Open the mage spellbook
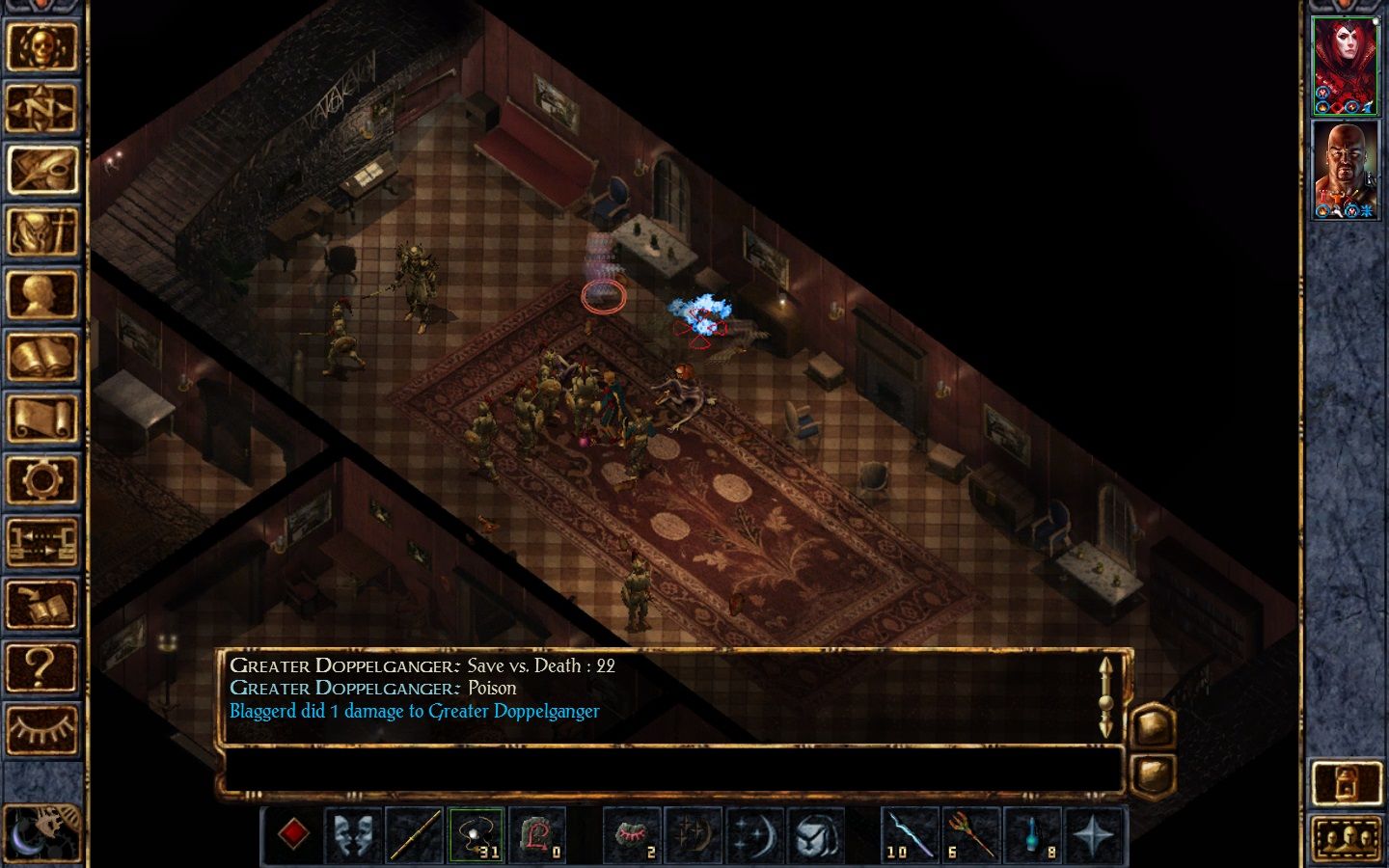This screenshot has height=868, width=1389. click(41, 357)
